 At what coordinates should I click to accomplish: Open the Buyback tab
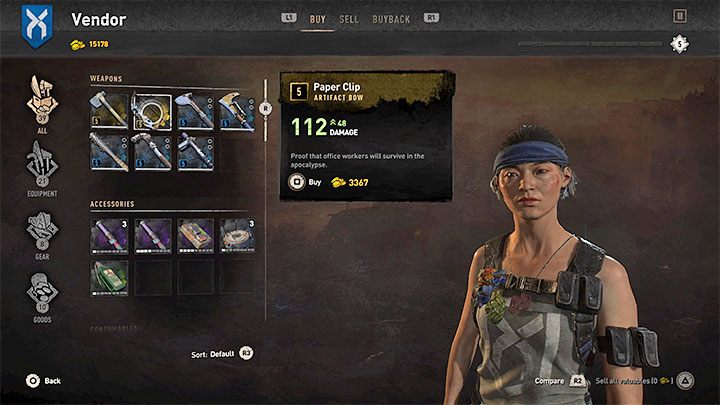tap(392, 17)
